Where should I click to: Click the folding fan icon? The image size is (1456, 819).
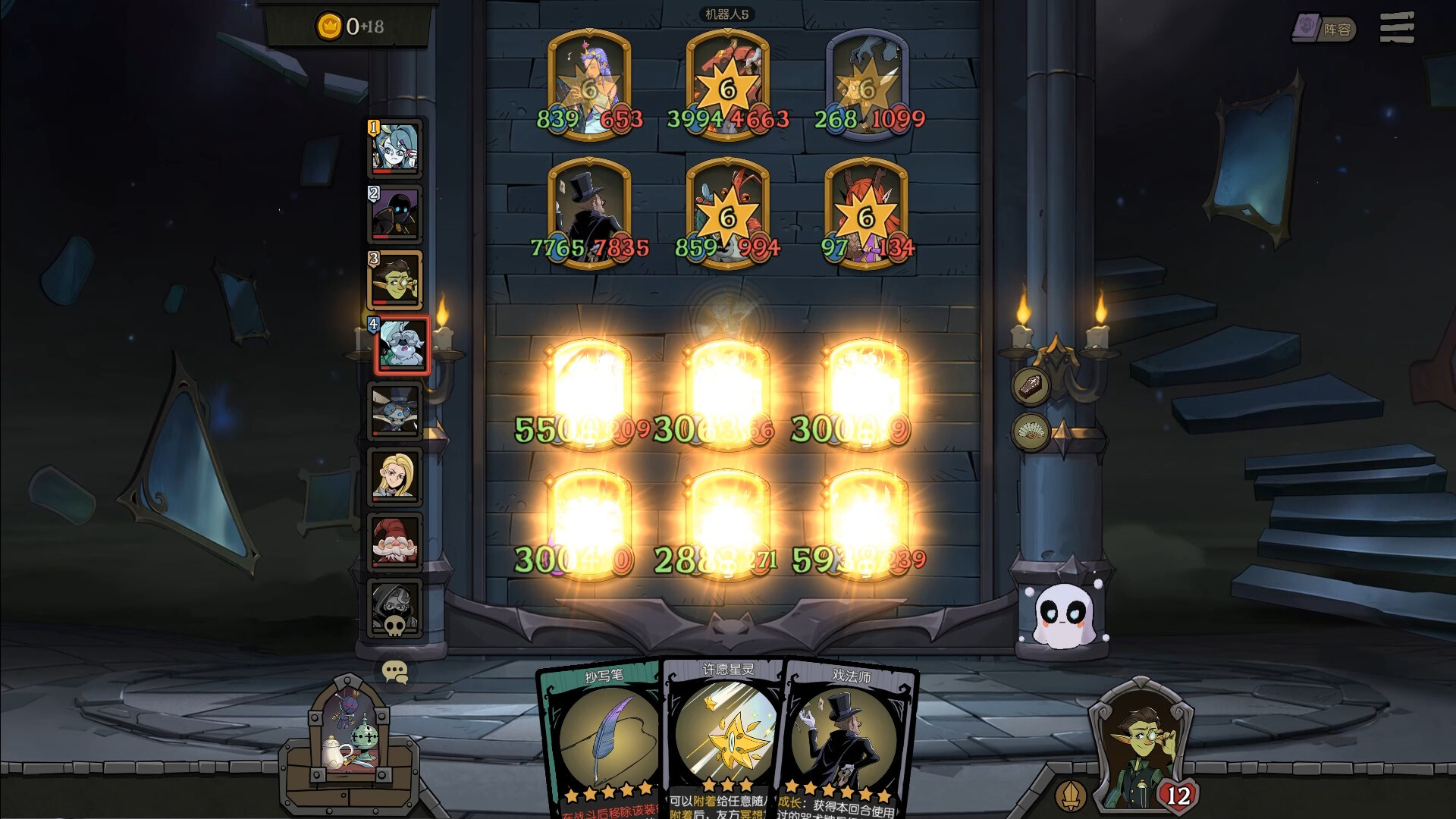tap(1031, 432)
